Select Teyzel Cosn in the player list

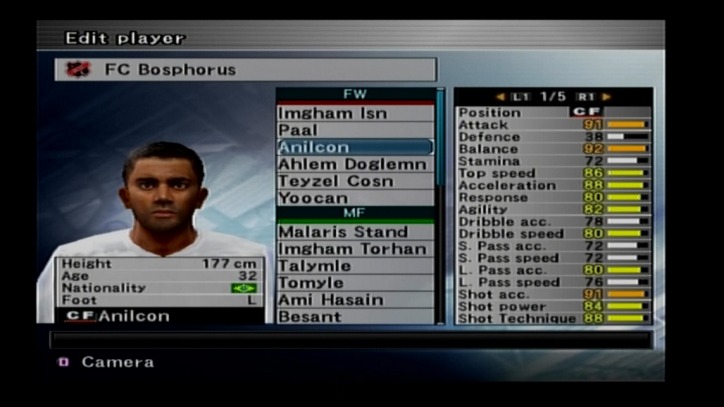point(355,181)
